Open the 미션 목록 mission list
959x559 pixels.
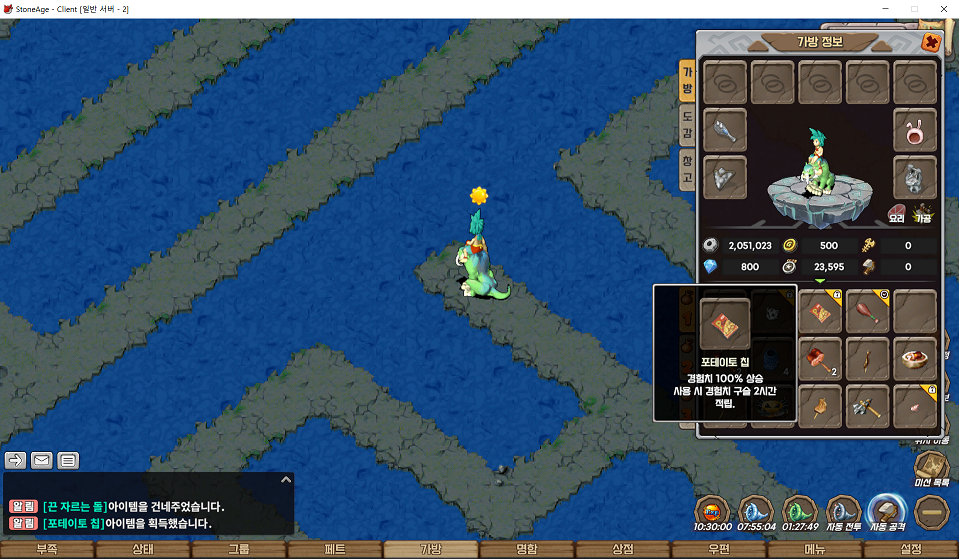point(932,468)
